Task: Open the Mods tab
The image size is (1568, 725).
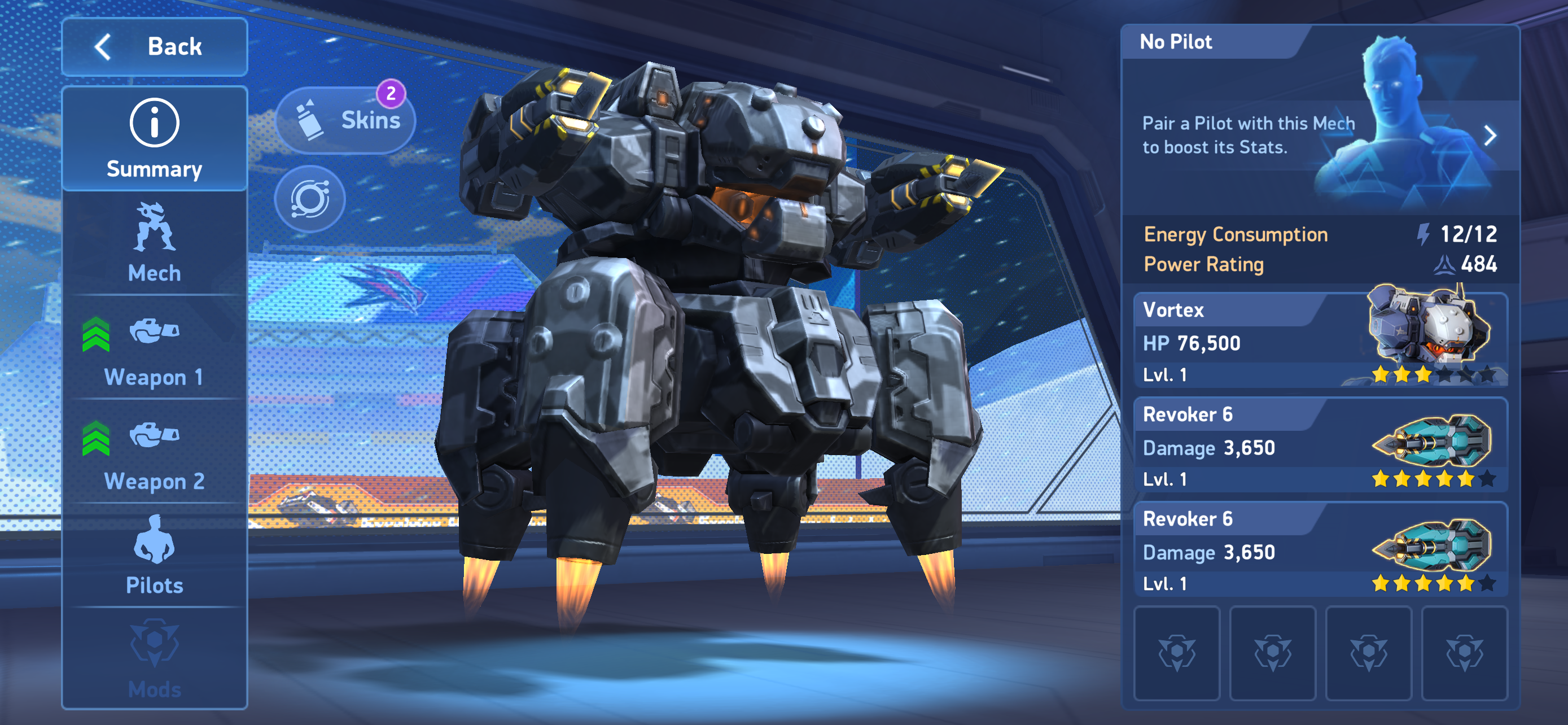Action: tap(154, 660)
